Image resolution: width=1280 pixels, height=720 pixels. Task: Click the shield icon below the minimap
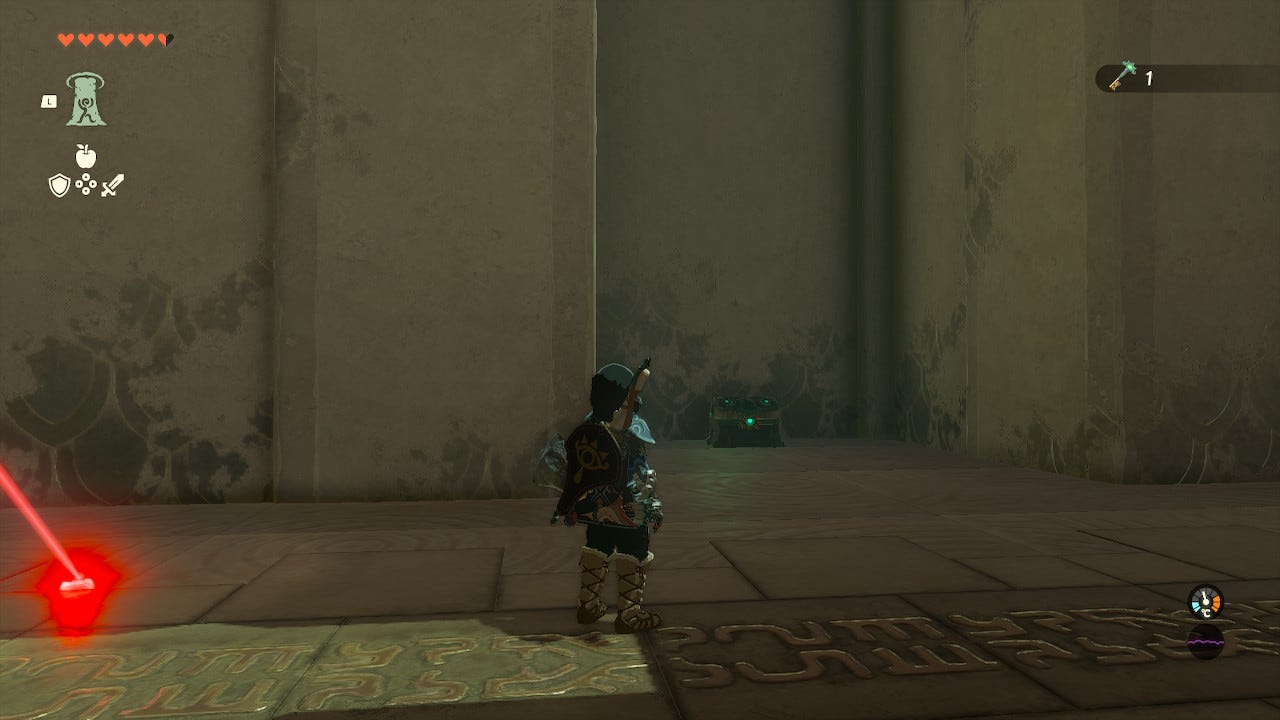coord(59,184)
